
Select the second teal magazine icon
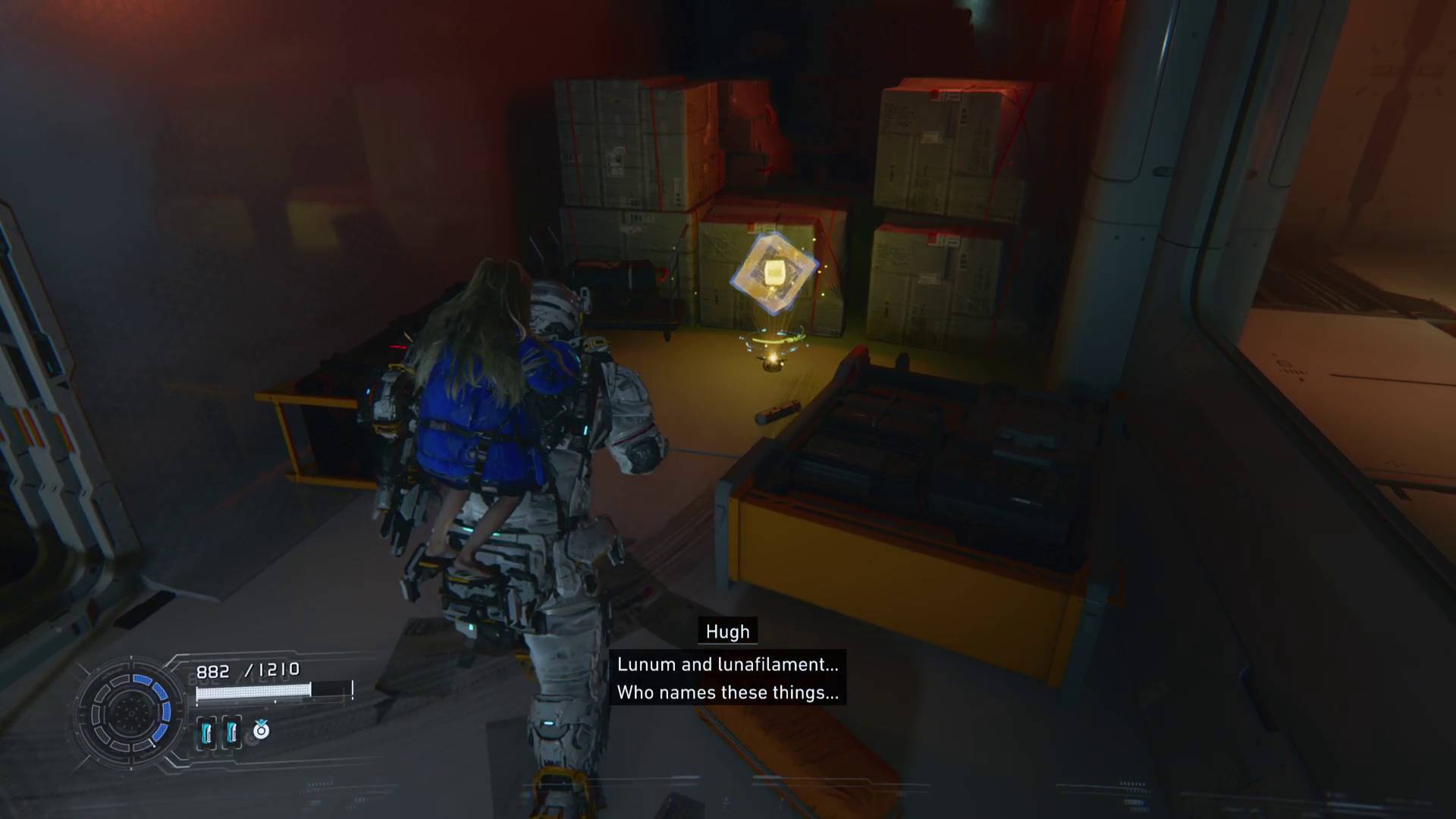click(231, 733)
